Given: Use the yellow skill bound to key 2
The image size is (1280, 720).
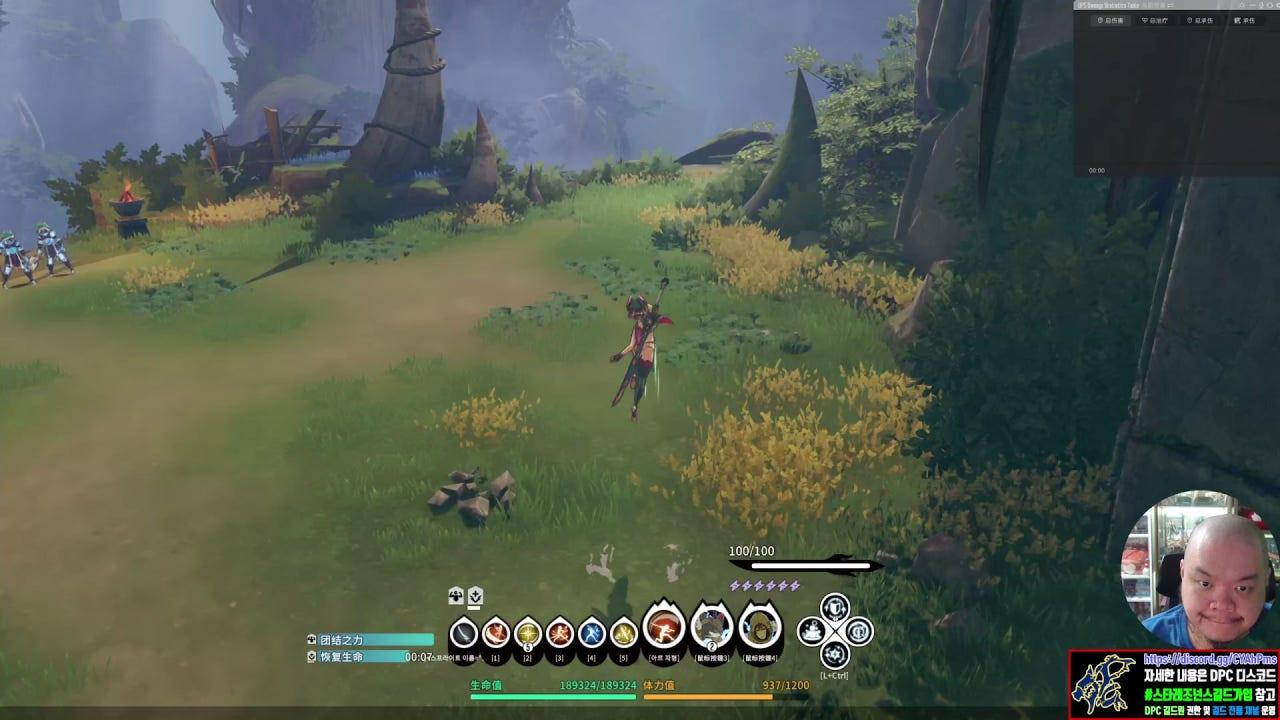Looking at the screenshot, I should pyautogui.click(x=527, y=633).
